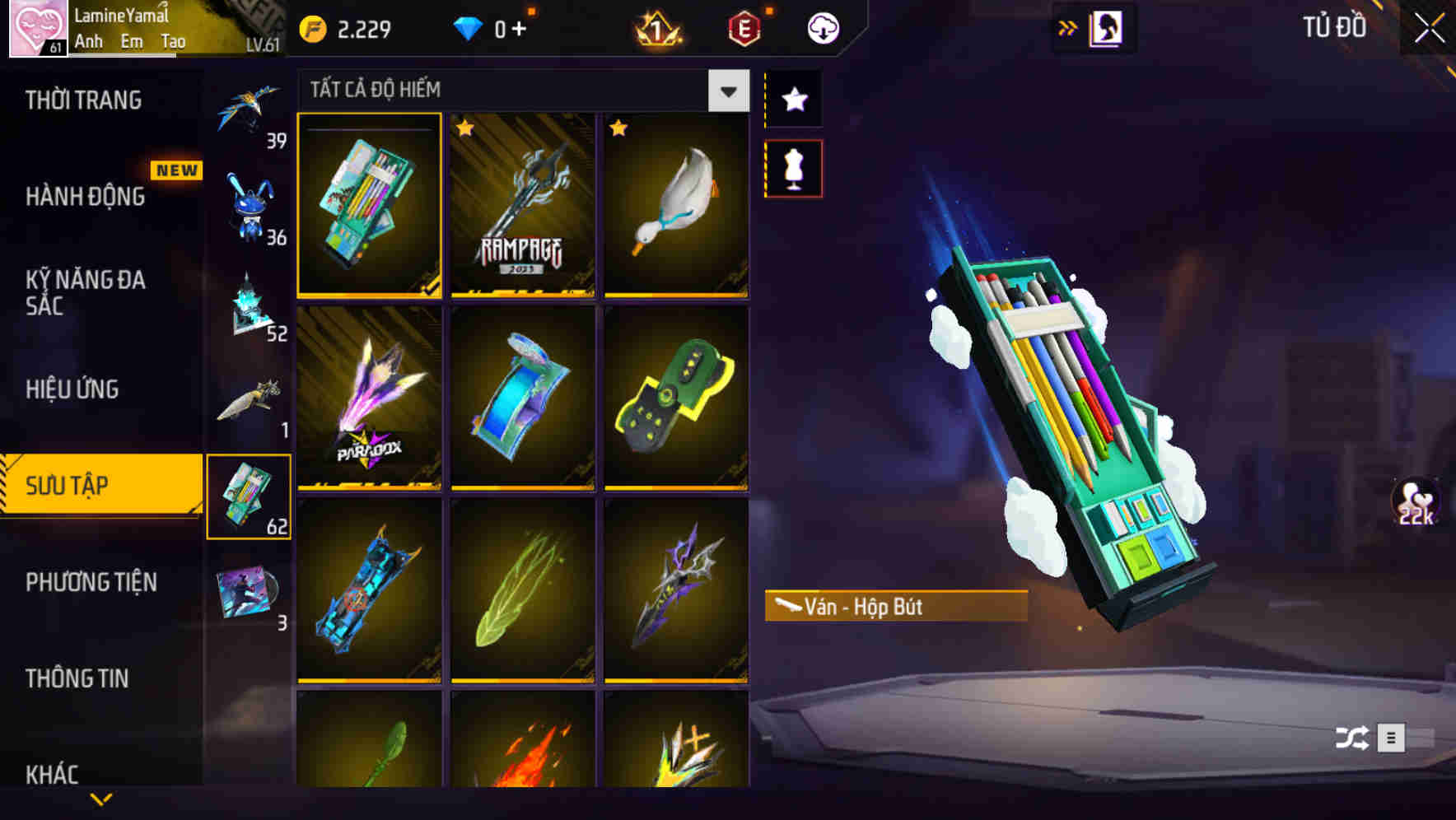Expand the sidebar with the bottom chevron
1456x820 pixels.
click(x=101, y=797)
